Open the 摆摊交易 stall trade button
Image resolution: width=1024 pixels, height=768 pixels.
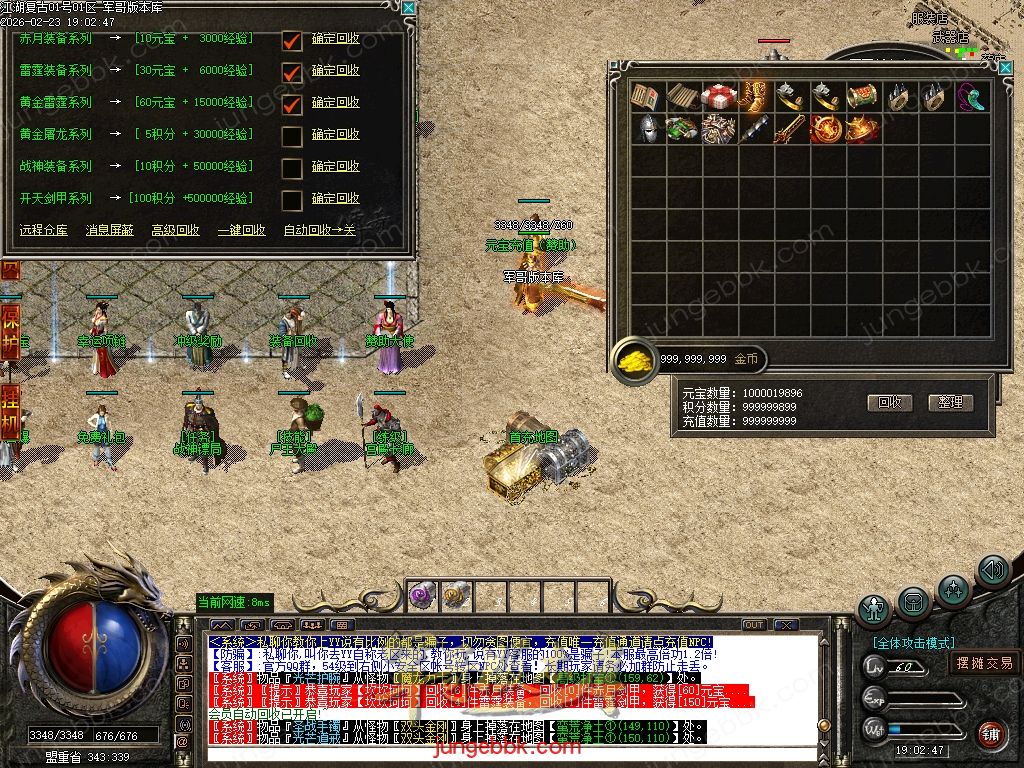pyautogui.click(x=984, y=663)
